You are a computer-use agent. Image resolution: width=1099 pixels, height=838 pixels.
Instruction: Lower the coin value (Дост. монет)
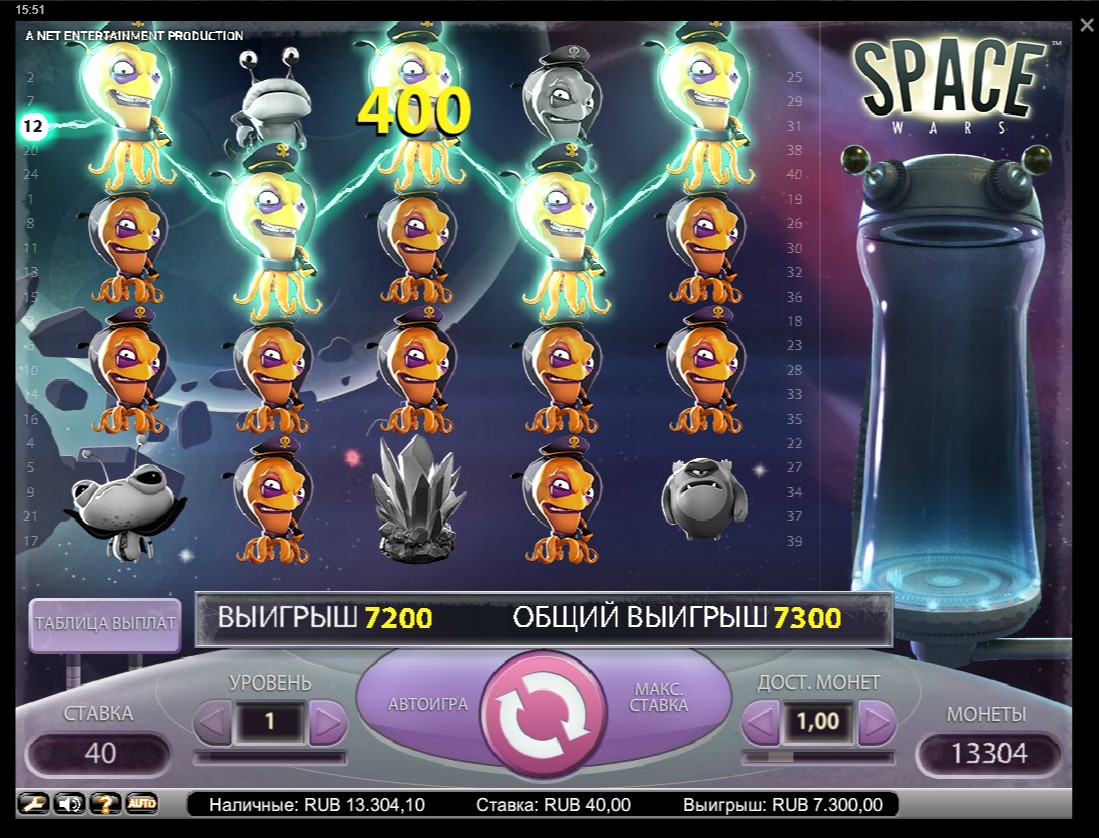760,721
